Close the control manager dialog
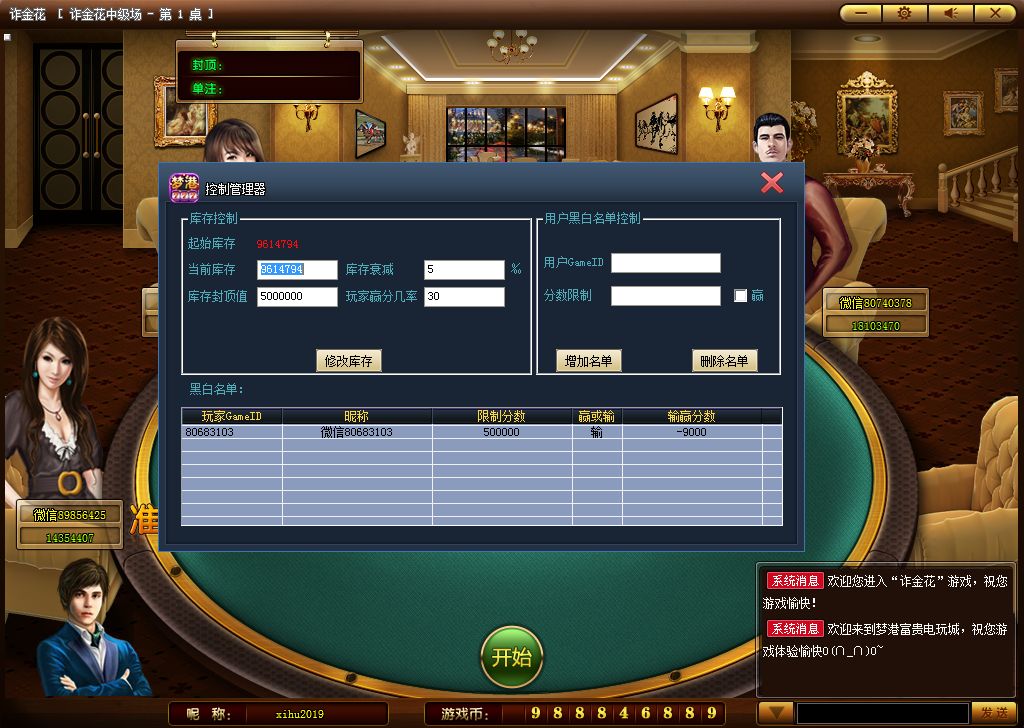The width and height of the screenshot is (1024, 728). (x=771, y=182)
